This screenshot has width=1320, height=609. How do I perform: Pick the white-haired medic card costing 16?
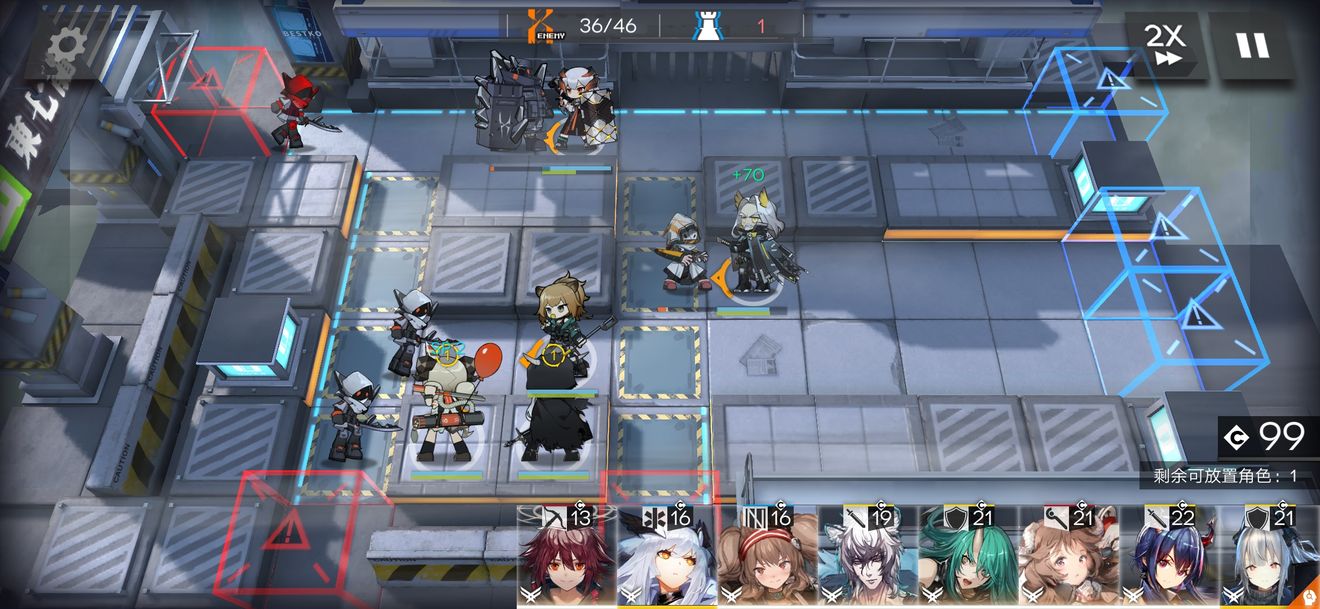pyautogui.click(x=667, y=558)
